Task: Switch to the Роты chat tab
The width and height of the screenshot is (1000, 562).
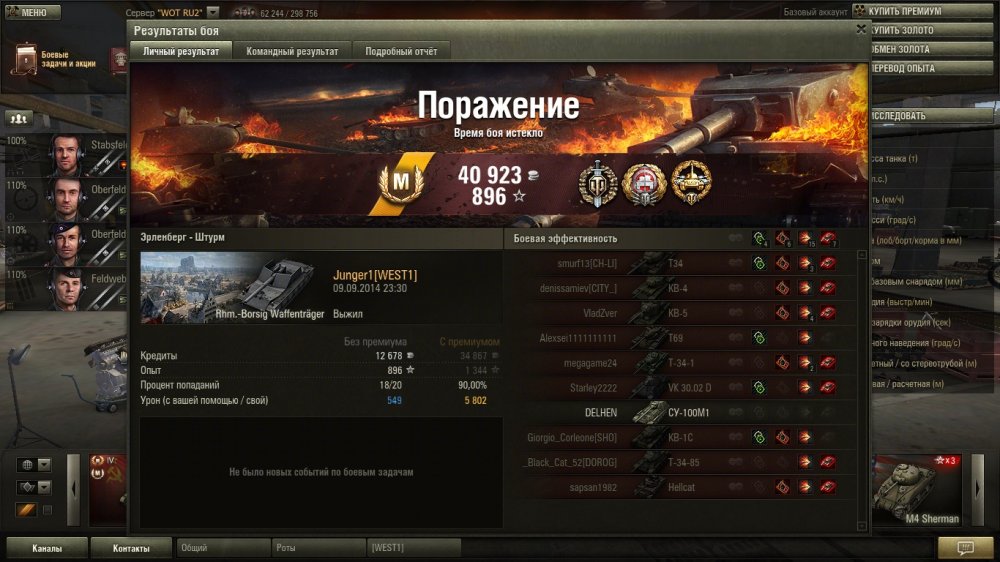Action: (x=317, y=548)
